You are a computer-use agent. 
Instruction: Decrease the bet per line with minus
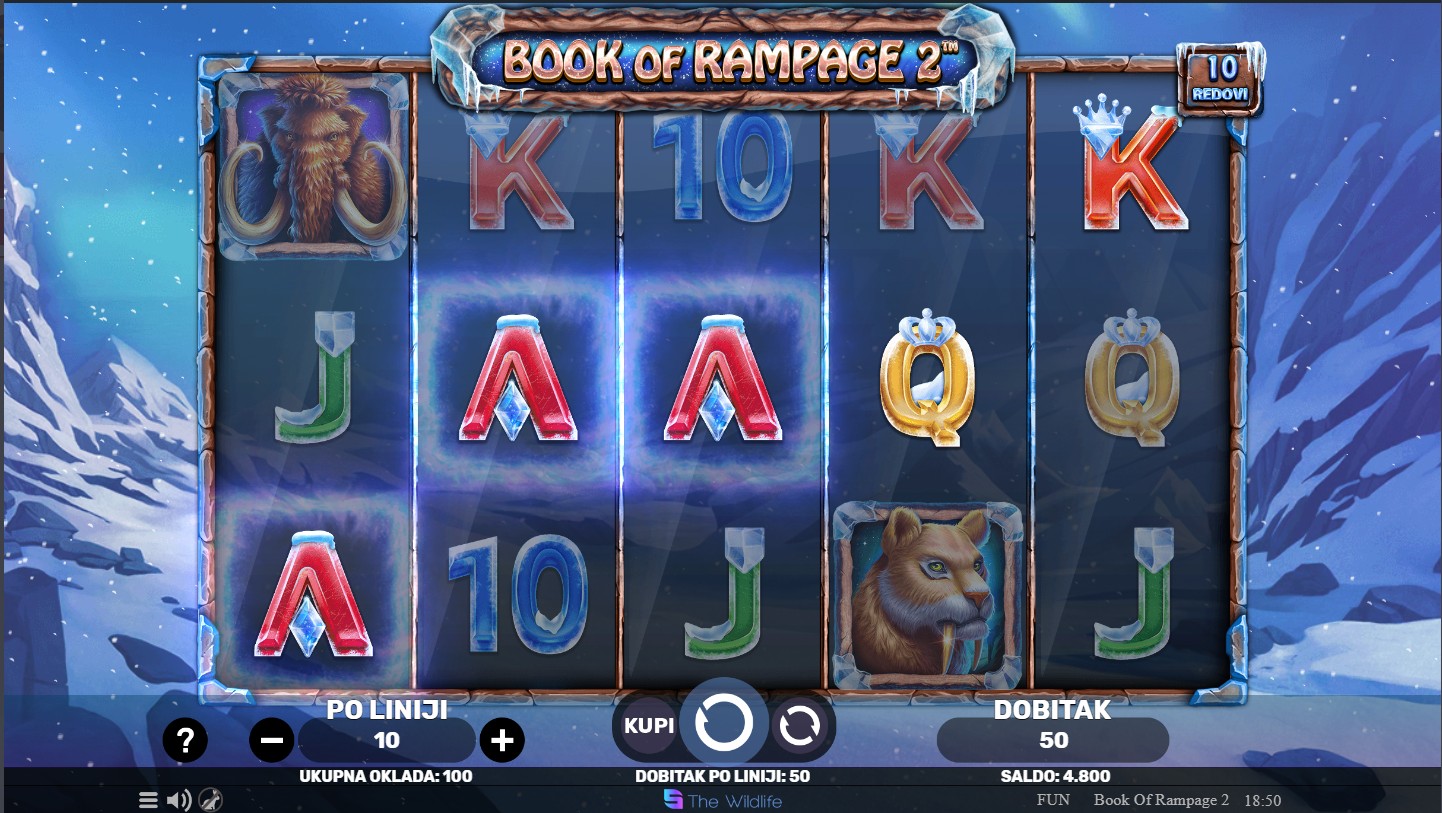point(272,741)
